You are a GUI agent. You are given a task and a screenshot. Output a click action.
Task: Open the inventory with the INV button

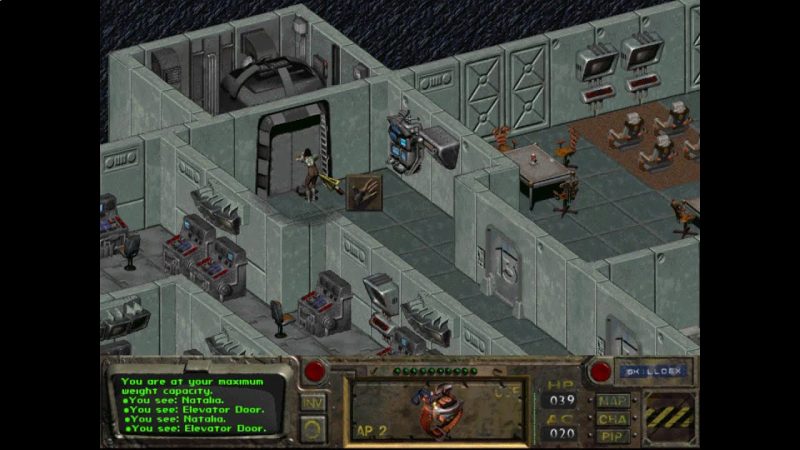(x=313, y=402)
